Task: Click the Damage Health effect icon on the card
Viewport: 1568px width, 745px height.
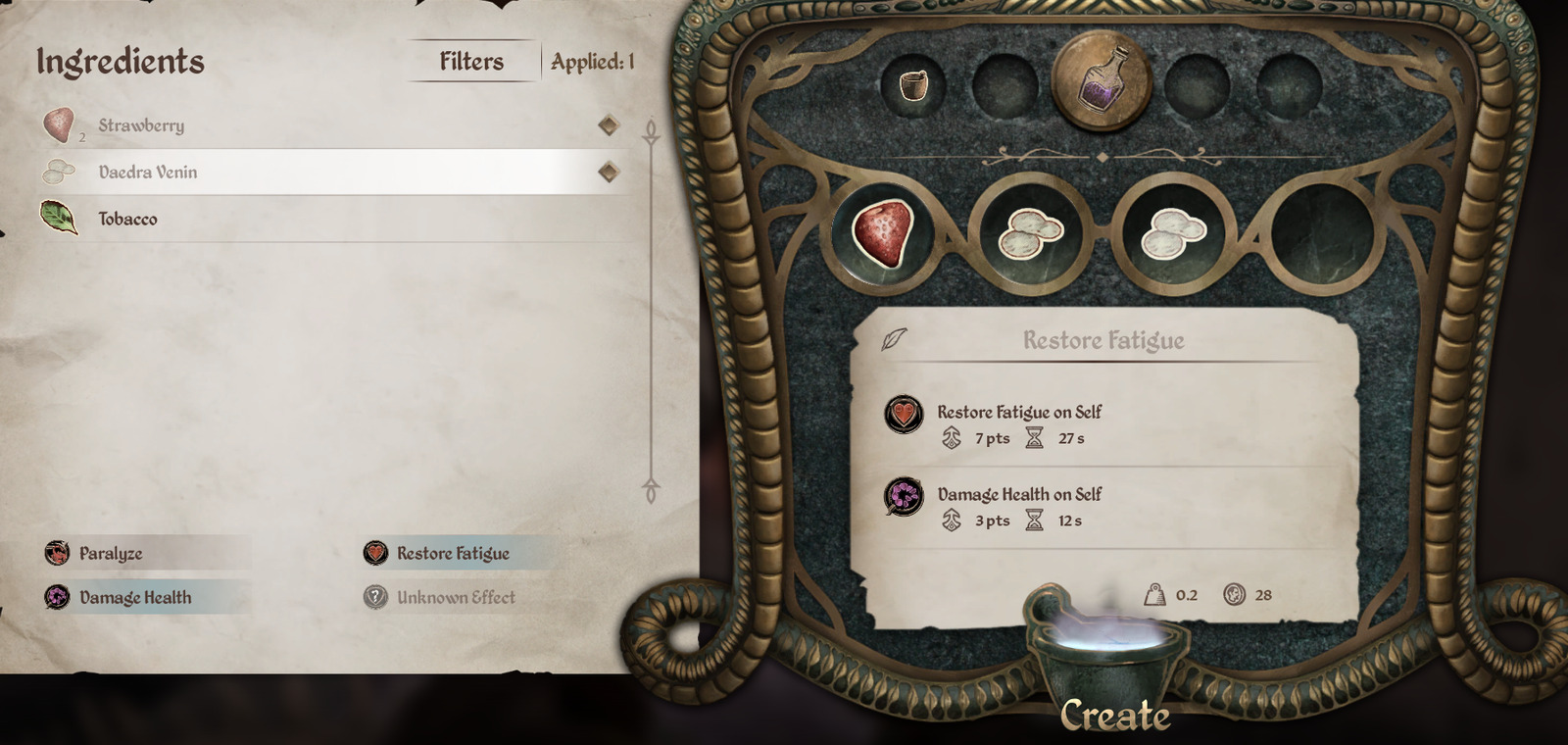Action: [x=904, y=499]
